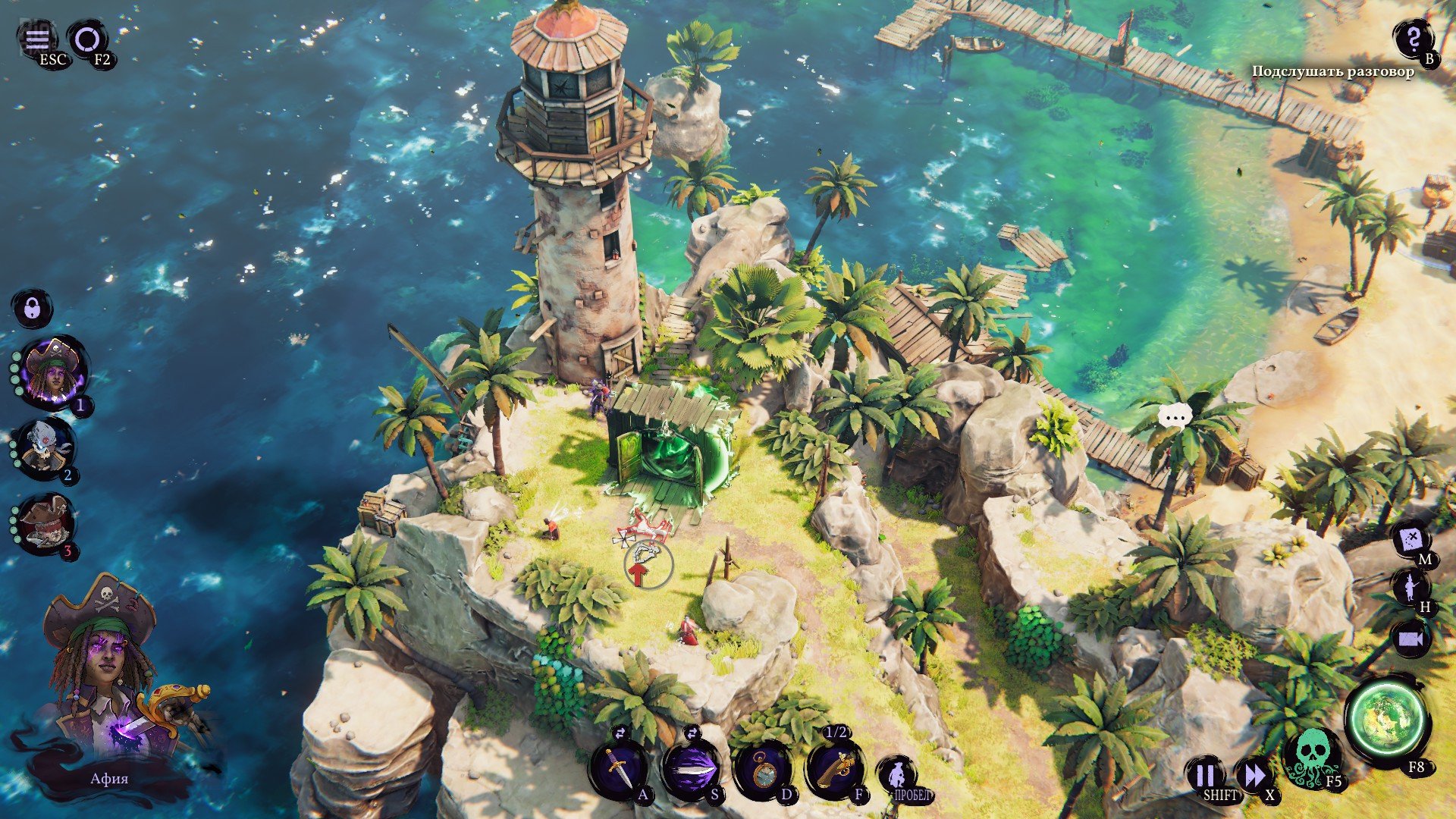
Task: Click the green skull octopus icon
Action: 1311,756
